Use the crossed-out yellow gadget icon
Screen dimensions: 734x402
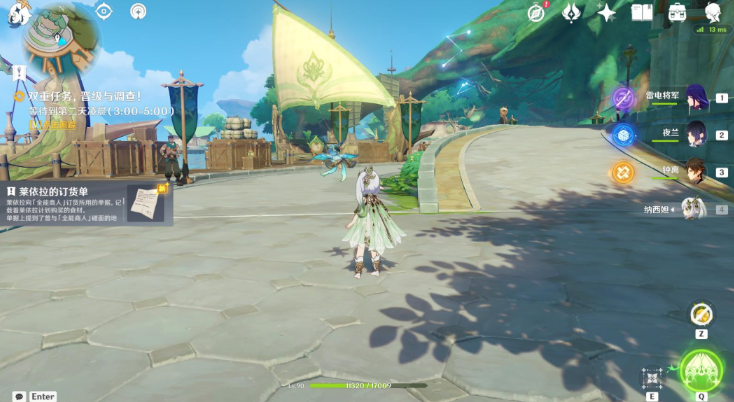click(x=702, y=314)
